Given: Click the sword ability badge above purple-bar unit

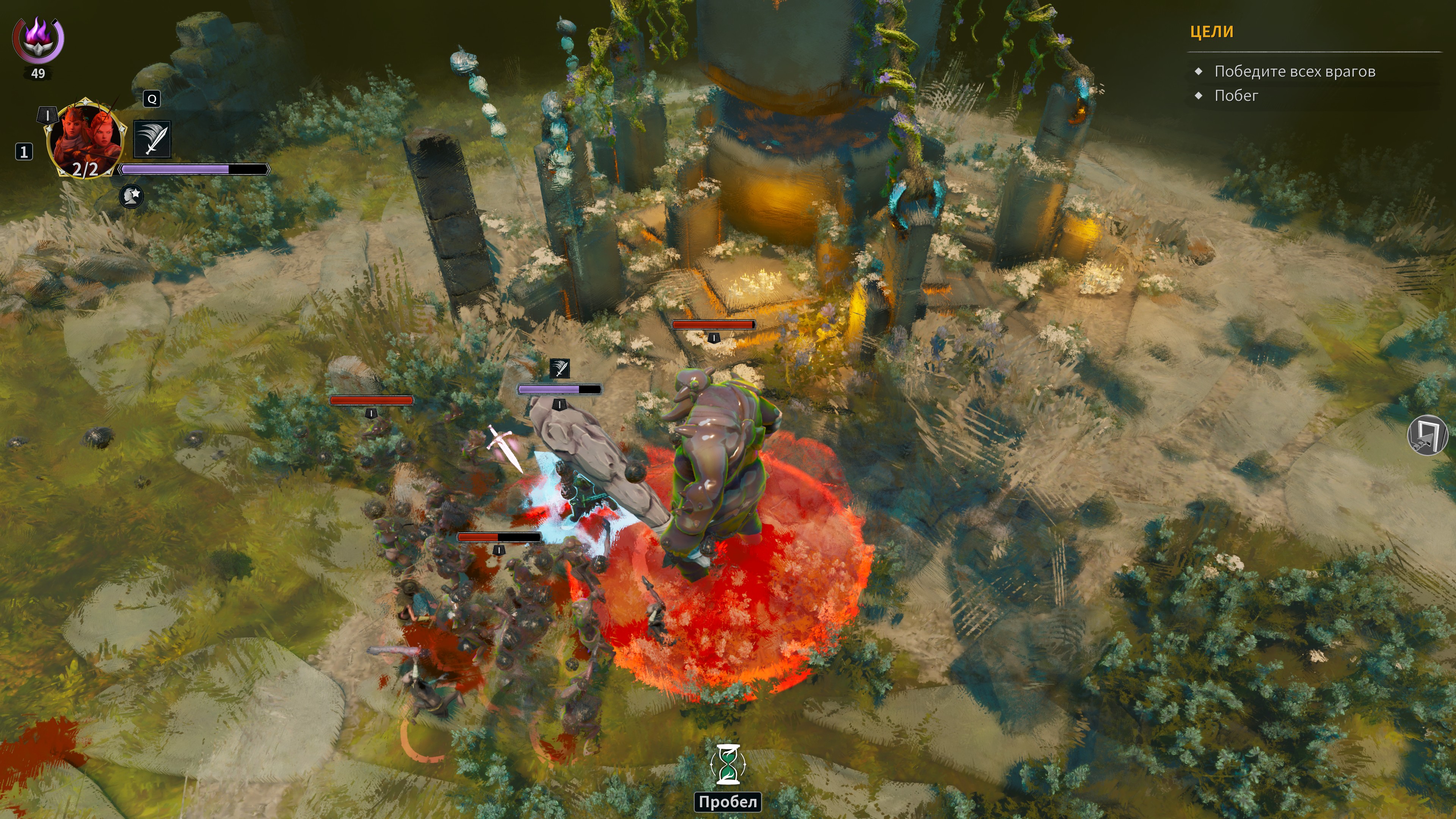Looking at the screenshot, I should pos(560,369).
